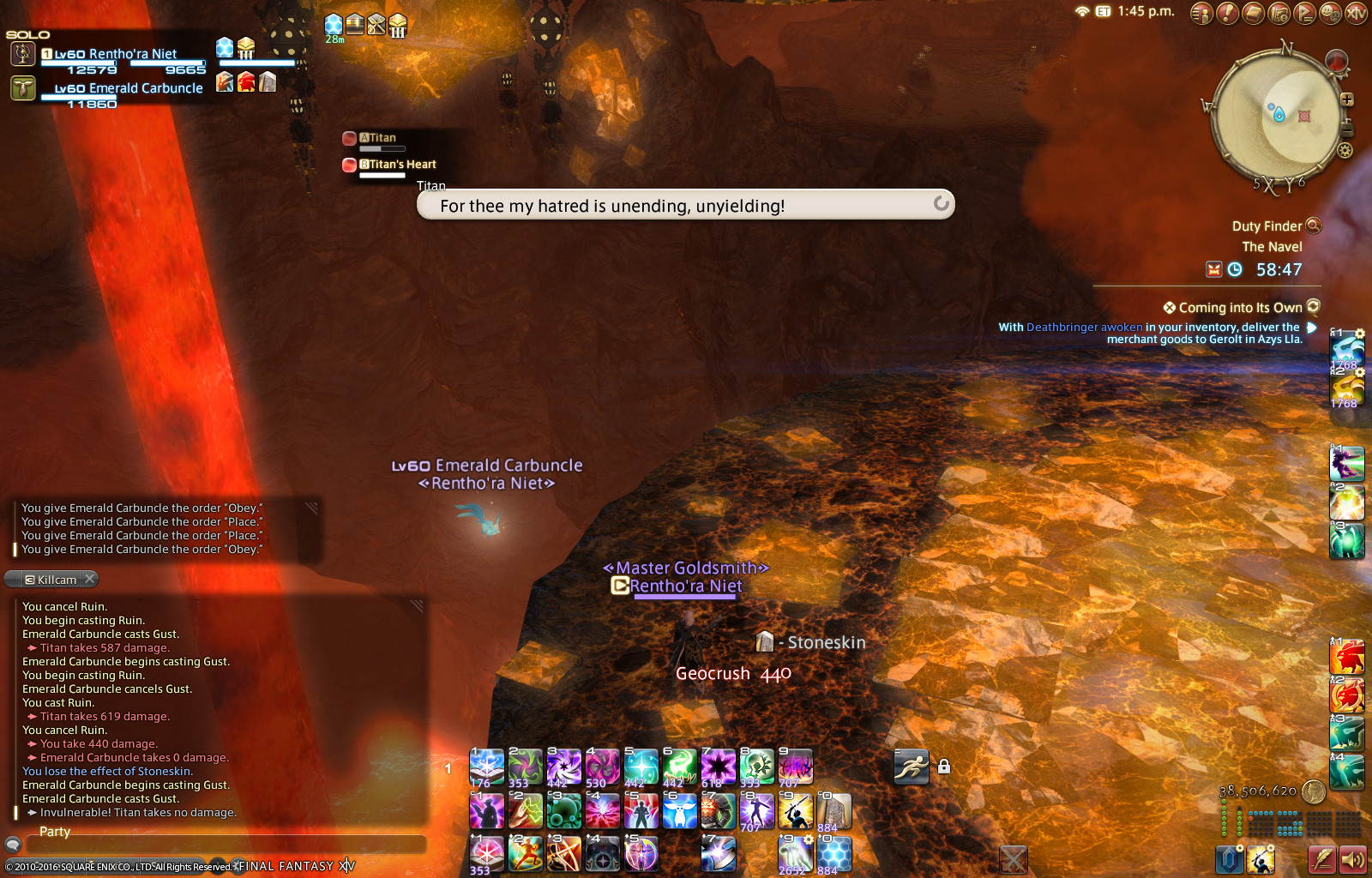Open minimap settings gear
The width and height of the screenshot is (1372, 878).
(1345, 151)
